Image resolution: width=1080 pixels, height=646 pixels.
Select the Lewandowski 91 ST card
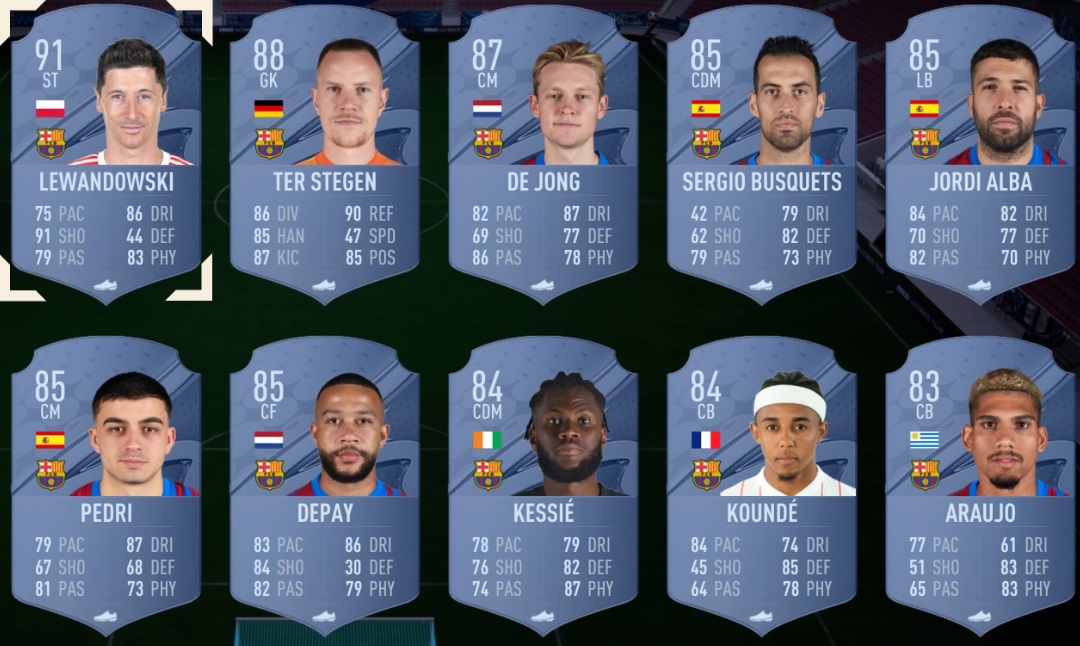(106, 150)
